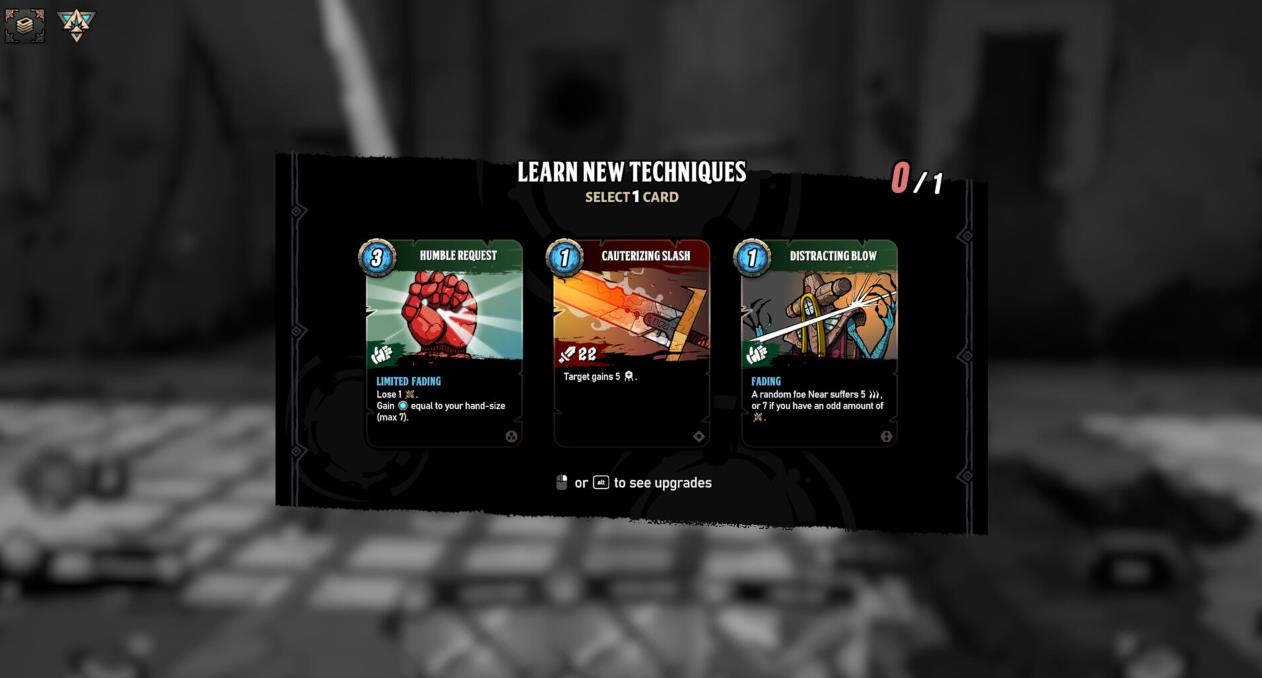Click the triangular emblem icon
The height and width of the screenshot is (678, 1262).
pos(76,24)
